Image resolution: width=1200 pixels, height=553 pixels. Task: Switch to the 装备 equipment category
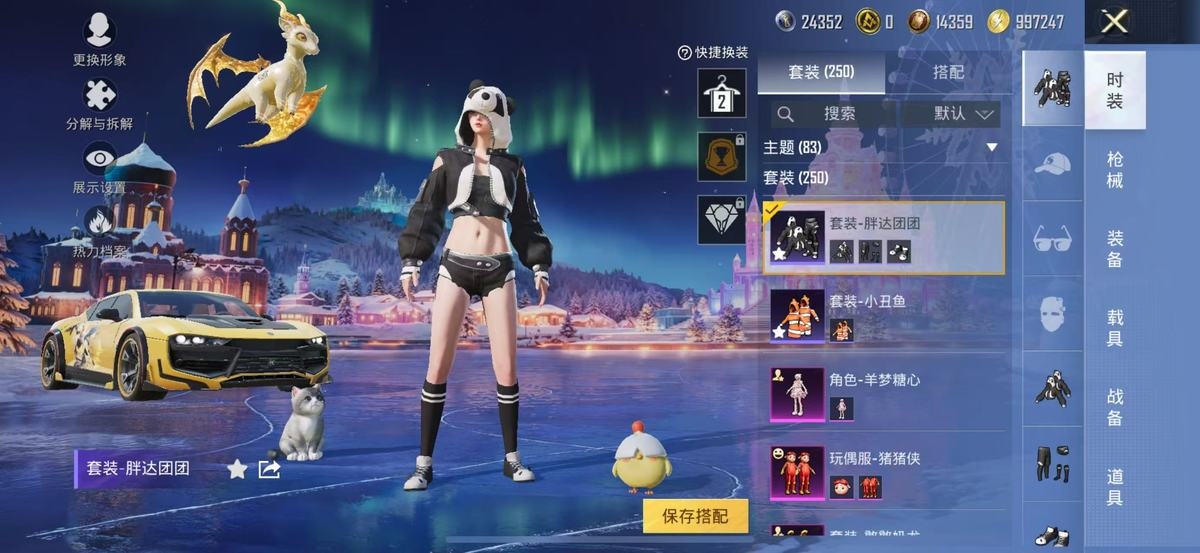(1115, 249)
